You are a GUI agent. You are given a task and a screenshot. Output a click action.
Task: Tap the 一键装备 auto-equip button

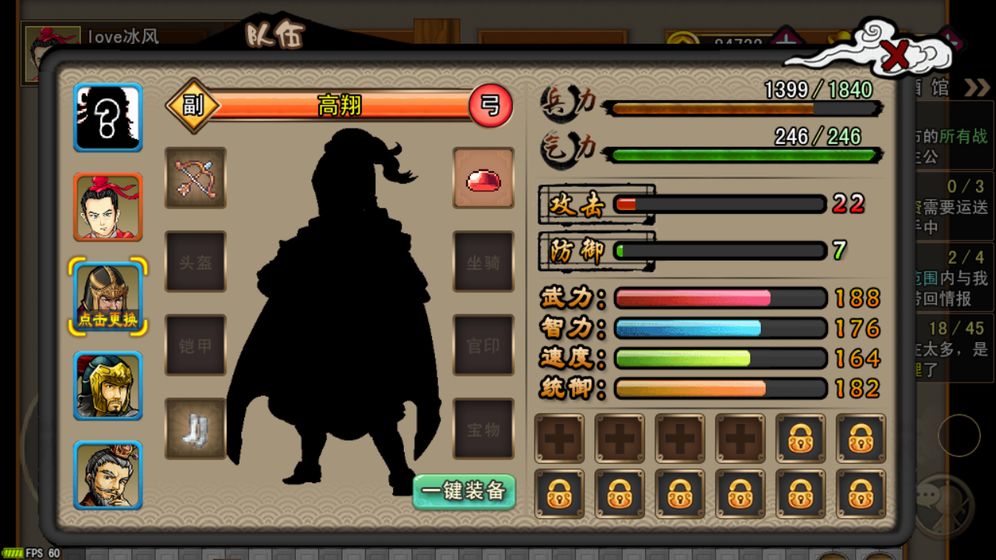pos(464,491)
